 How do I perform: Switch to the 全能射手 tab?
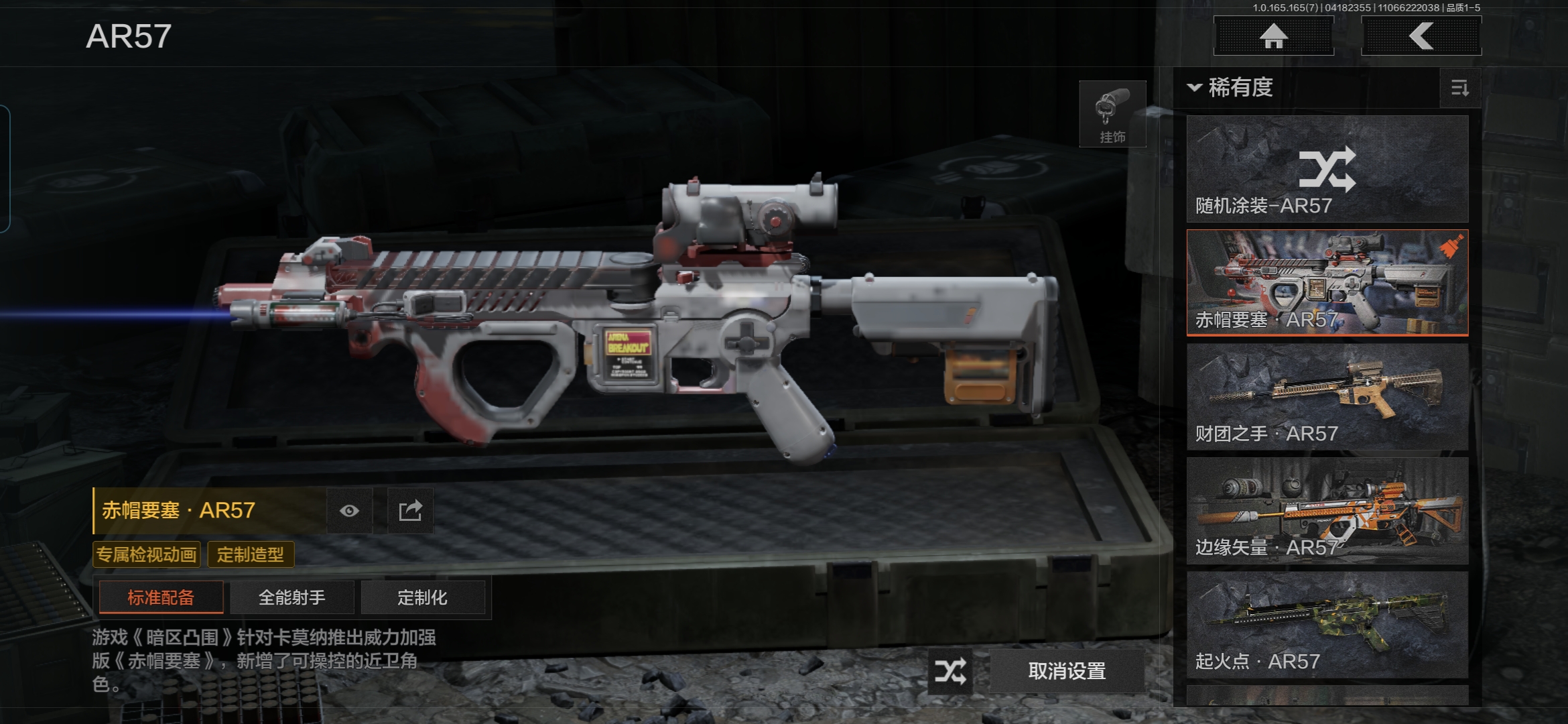(292, 597)
